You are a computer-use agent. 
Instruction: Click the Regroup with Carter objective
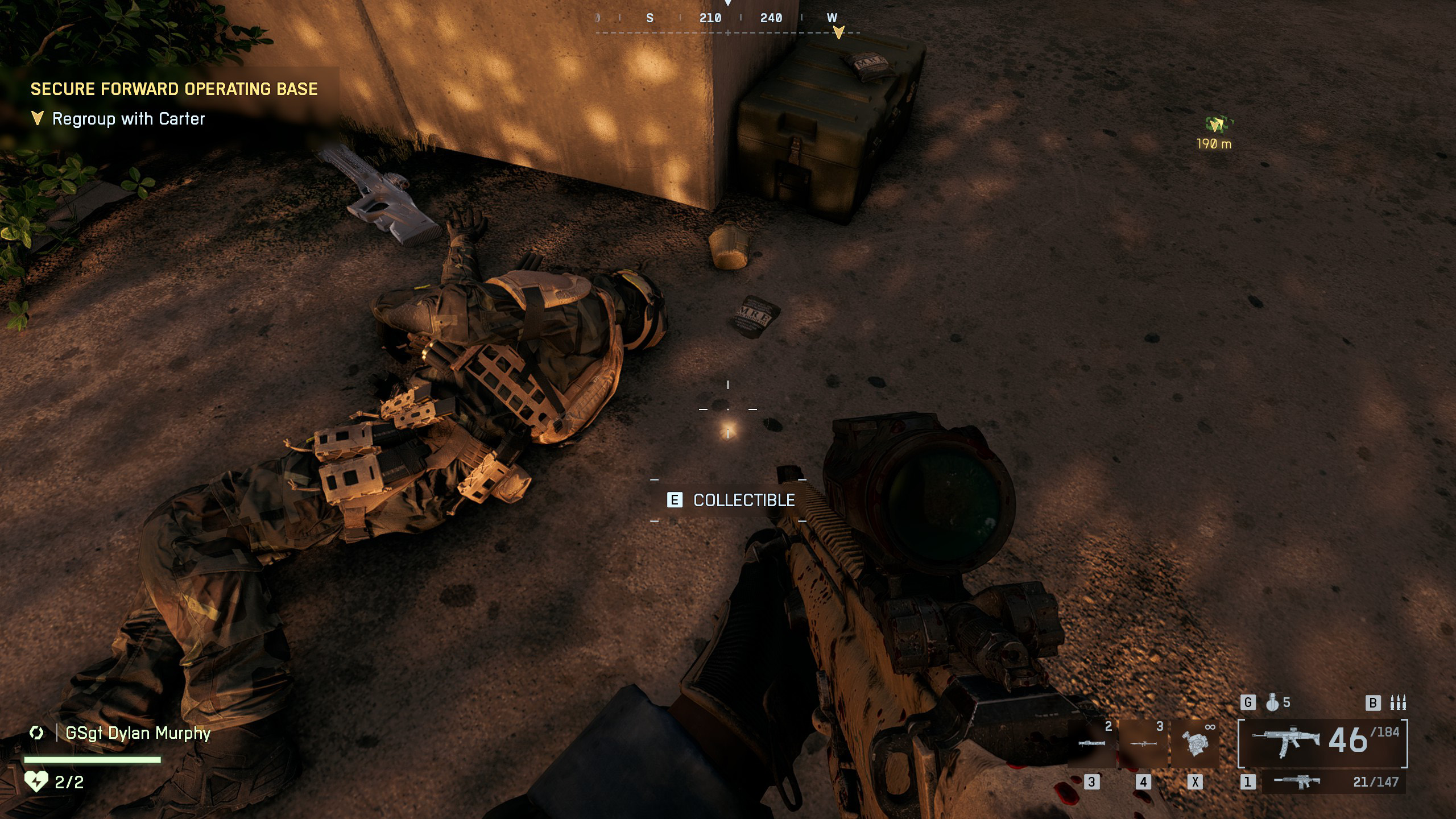128,119
